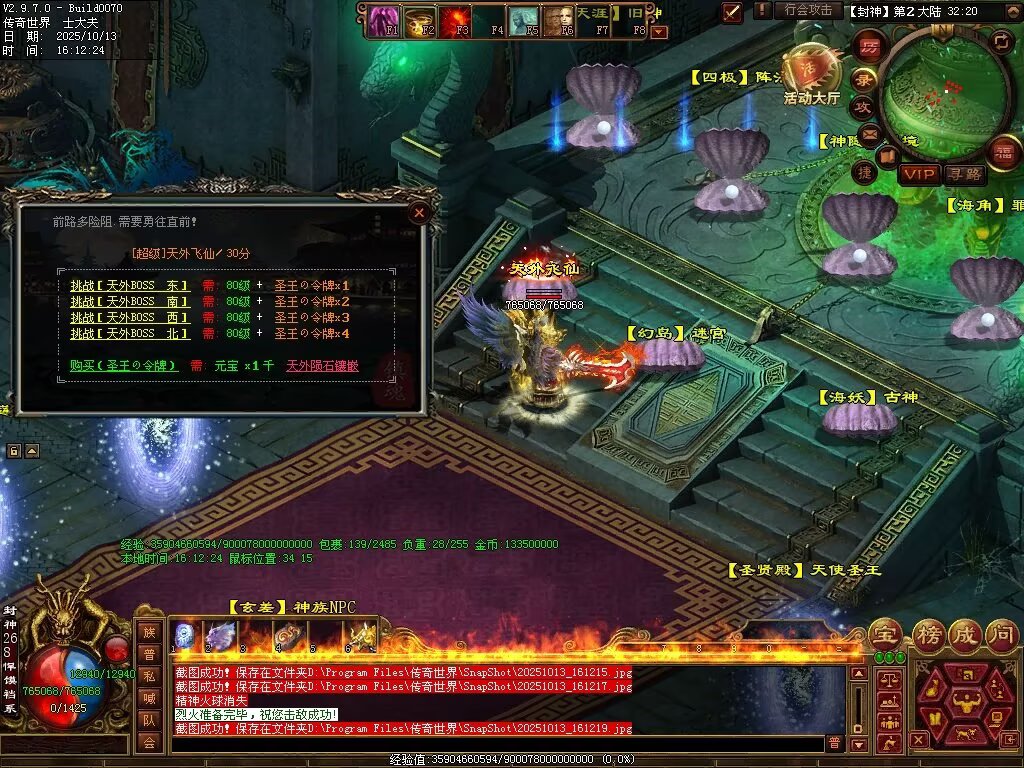Show the 榜 ranking board
Viewport: 1024px width, 768px height.
pos(927,633)
